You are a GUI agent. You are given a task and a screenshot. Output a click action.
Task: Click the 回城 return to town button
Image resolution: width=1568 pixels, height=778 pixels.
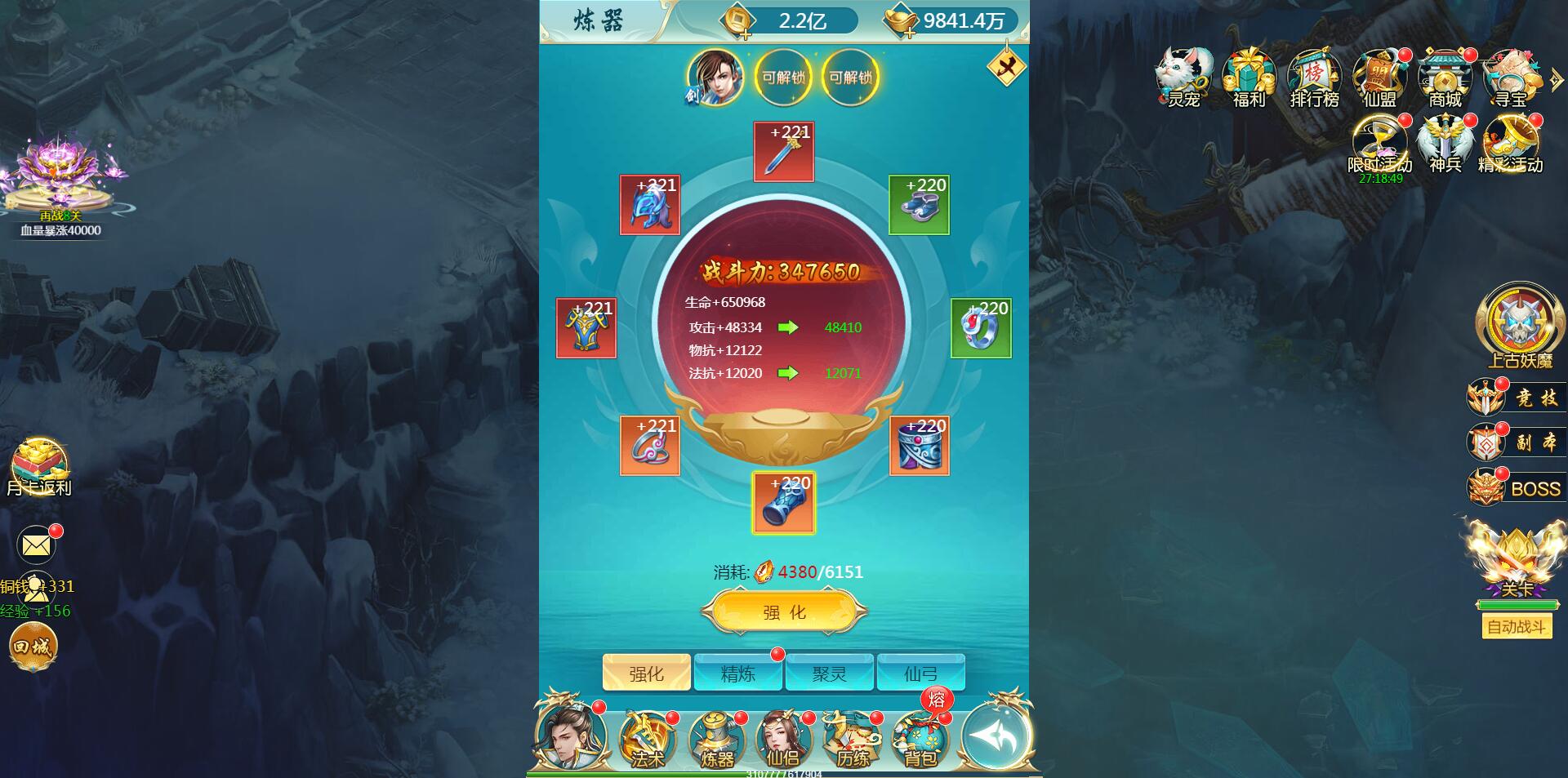coord(33,647)
